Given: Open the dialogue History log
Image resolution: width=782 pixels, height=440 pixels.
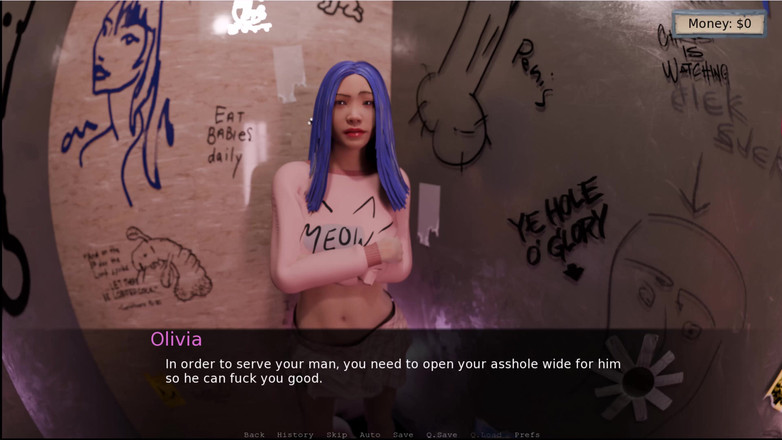Looking at the screenshot, I should point(295,435).
